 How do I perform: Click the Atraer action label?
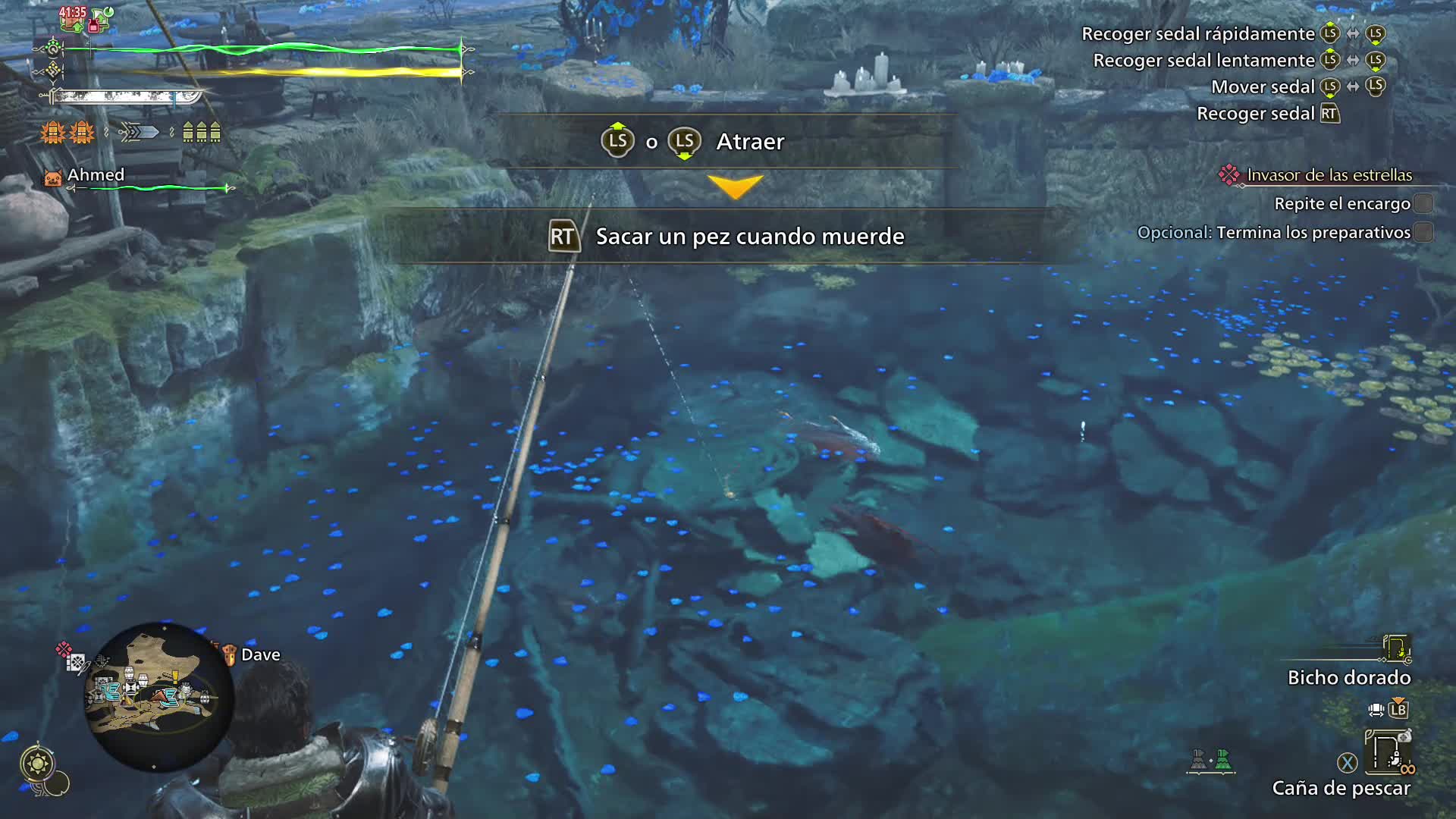[x=749, y=141]
